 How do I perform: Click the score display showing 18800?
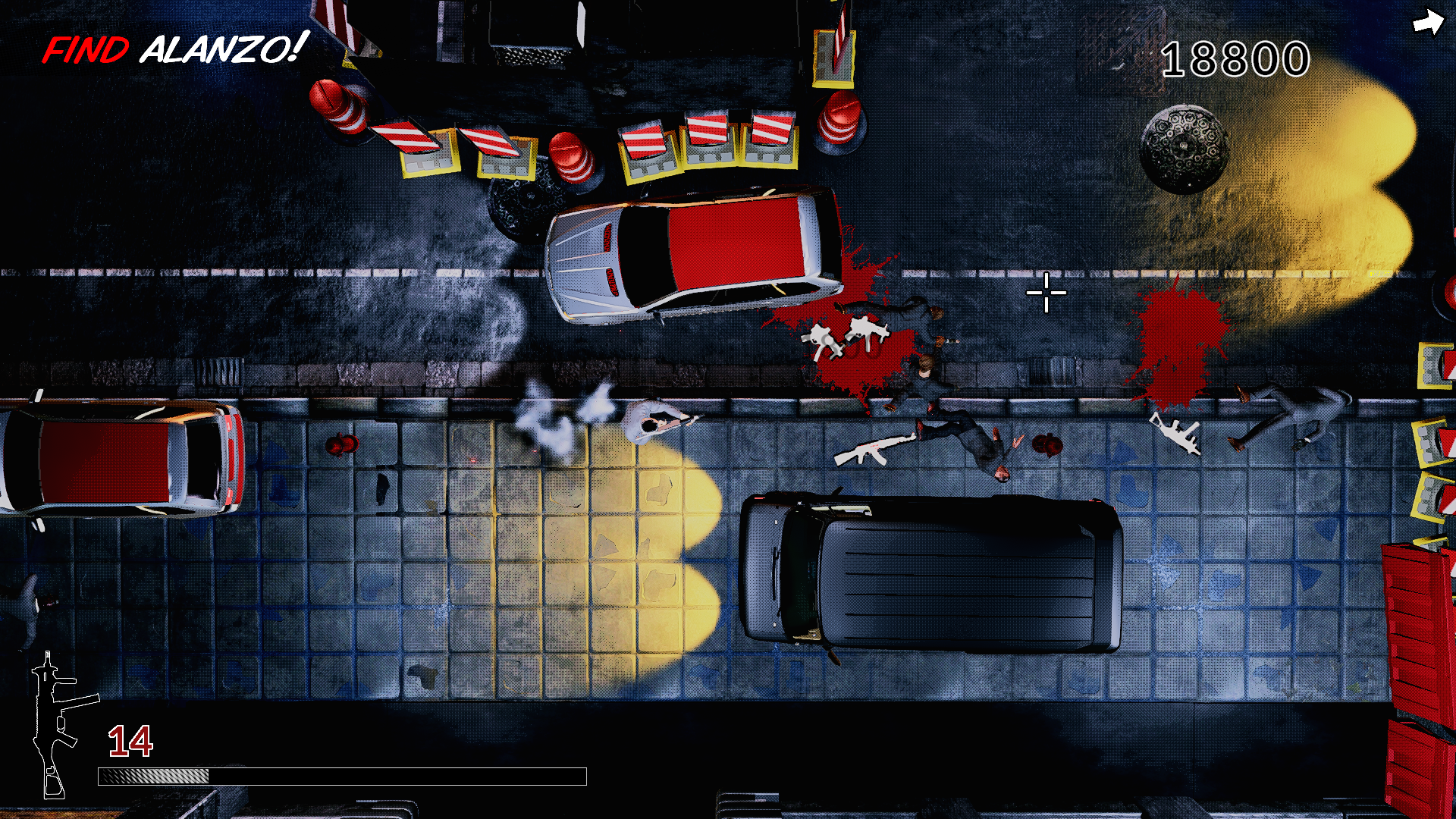(1235, 59)
